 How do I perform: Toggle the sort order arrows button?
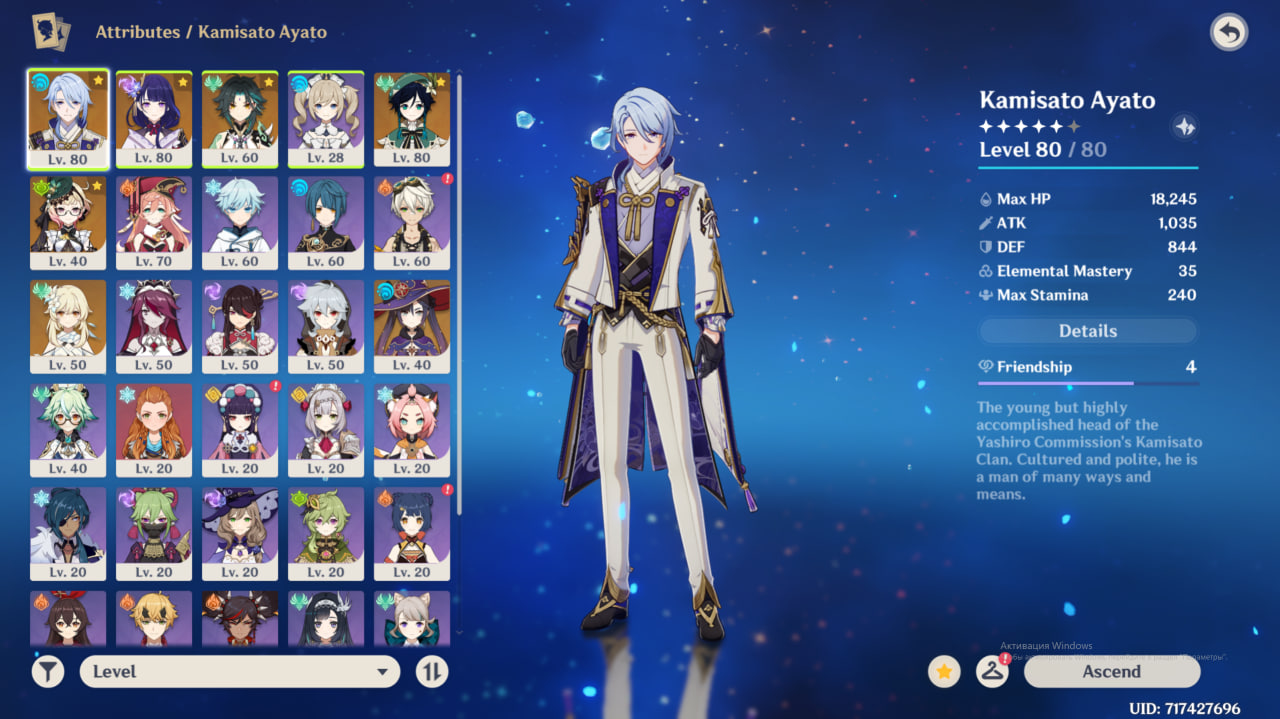432,672
